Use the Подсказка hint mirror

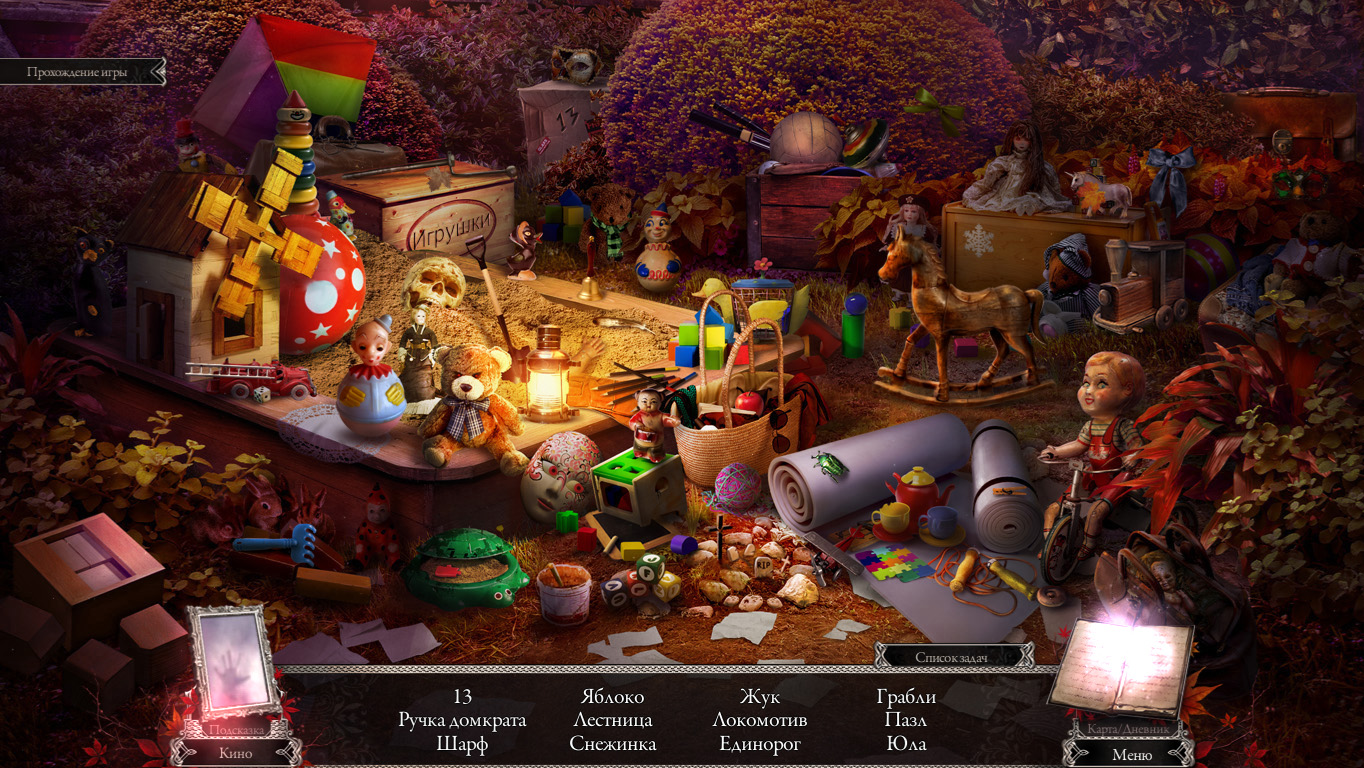pos(236,662)
